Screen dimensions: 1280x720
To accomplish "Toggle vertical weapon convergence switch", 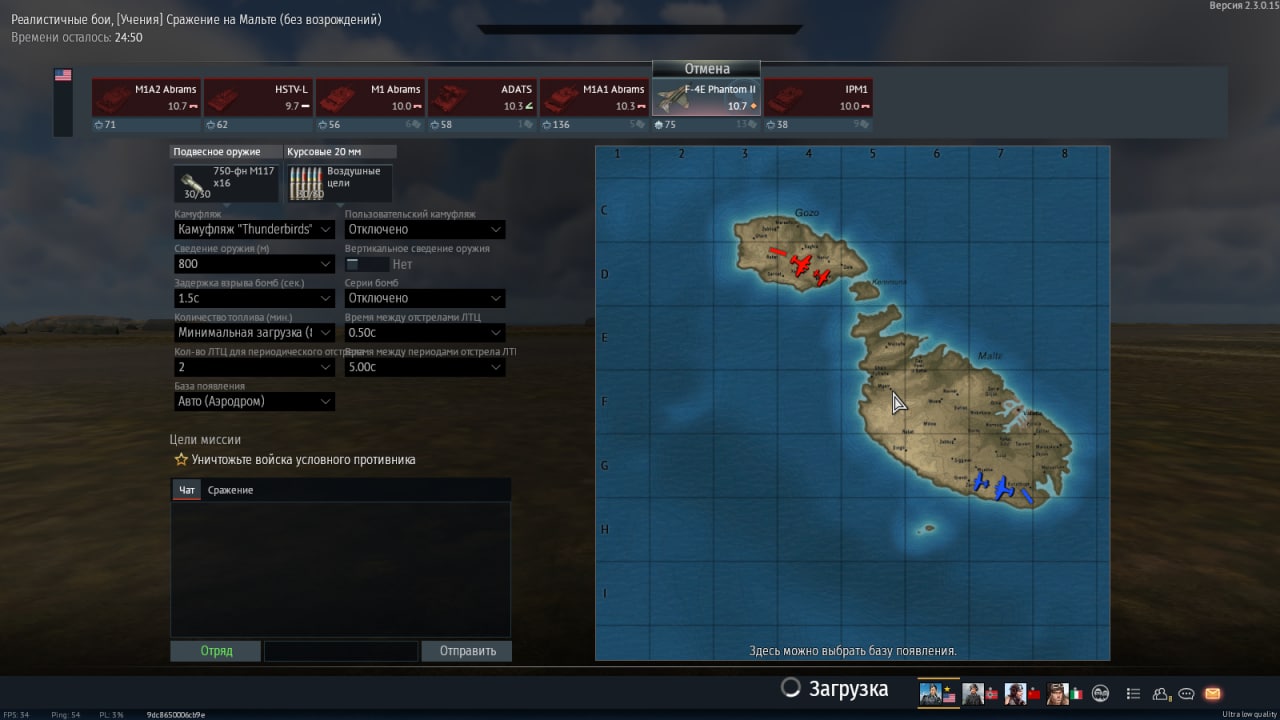I will point(367,264).
